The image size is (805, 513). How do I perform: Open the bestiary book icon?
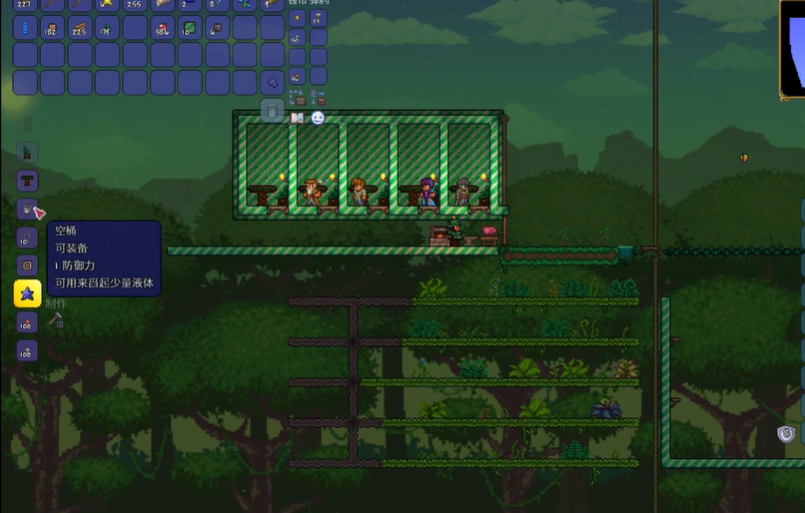click(297, 118)
